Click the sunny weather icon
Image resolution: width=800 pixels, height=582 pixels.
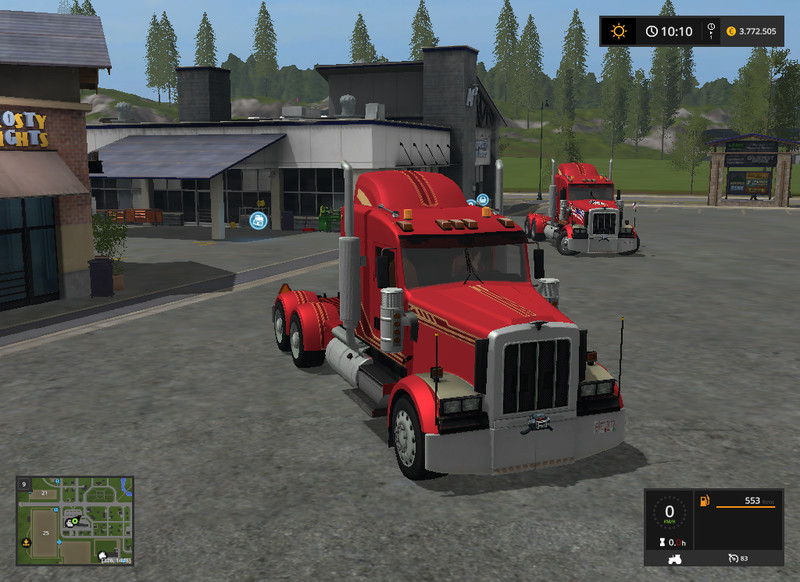[x=619, y=31]
